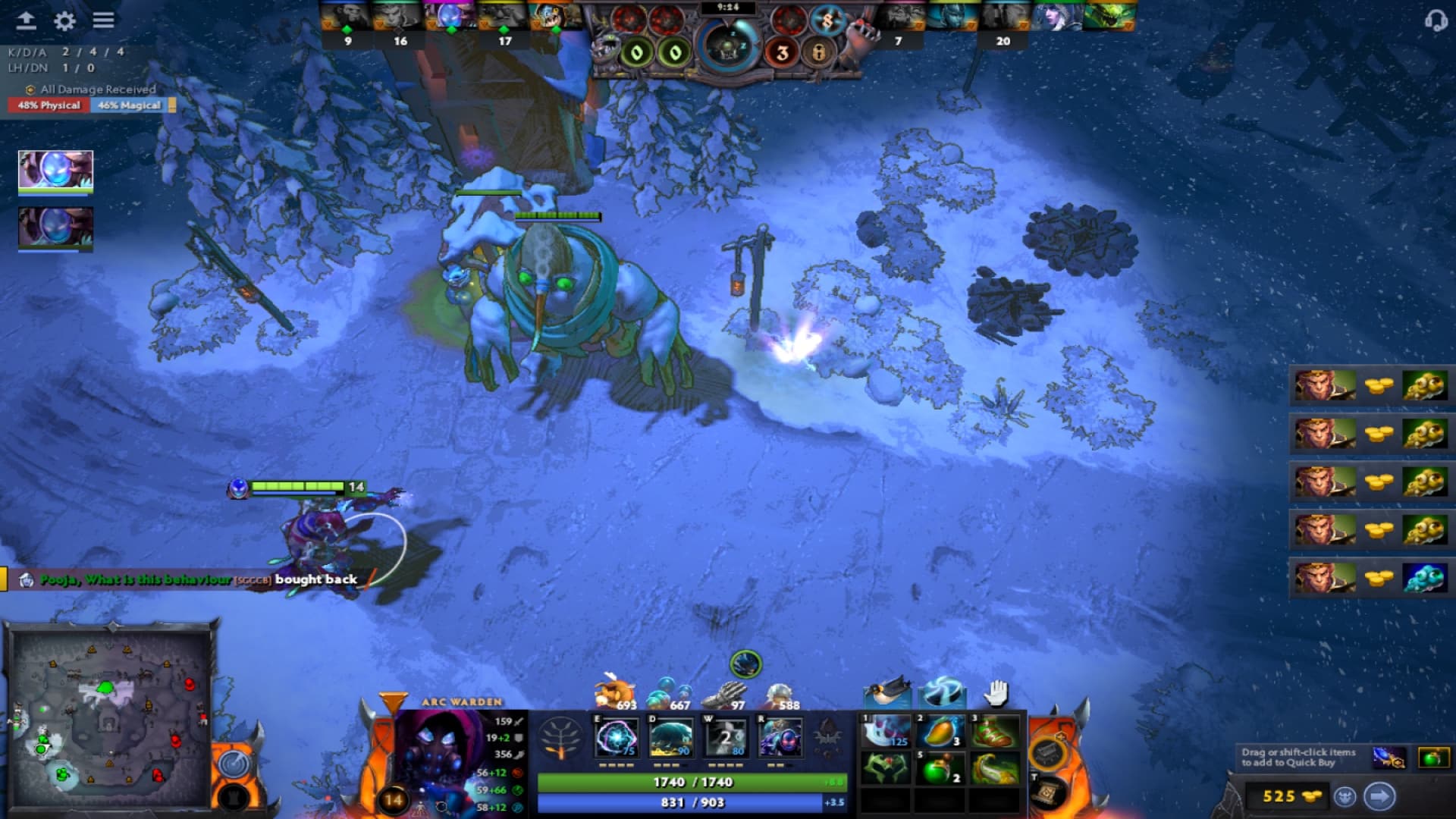Open the shop with the arrow button

[x=1380, y=797]
